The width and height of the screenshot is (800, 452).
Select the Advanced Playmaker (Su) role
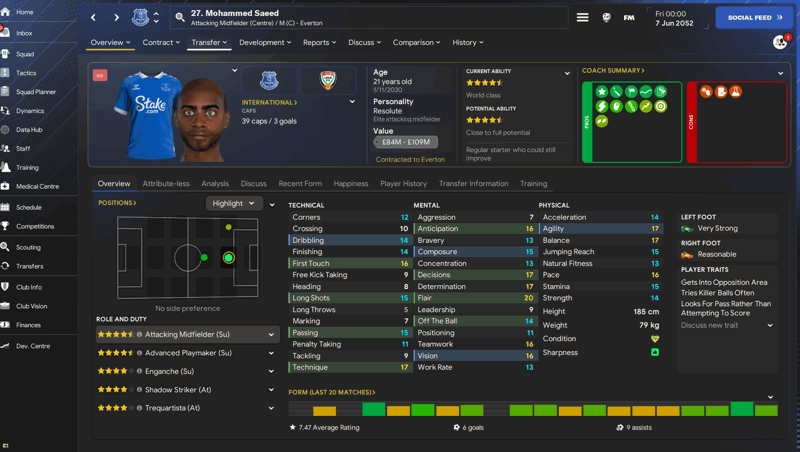188,353
